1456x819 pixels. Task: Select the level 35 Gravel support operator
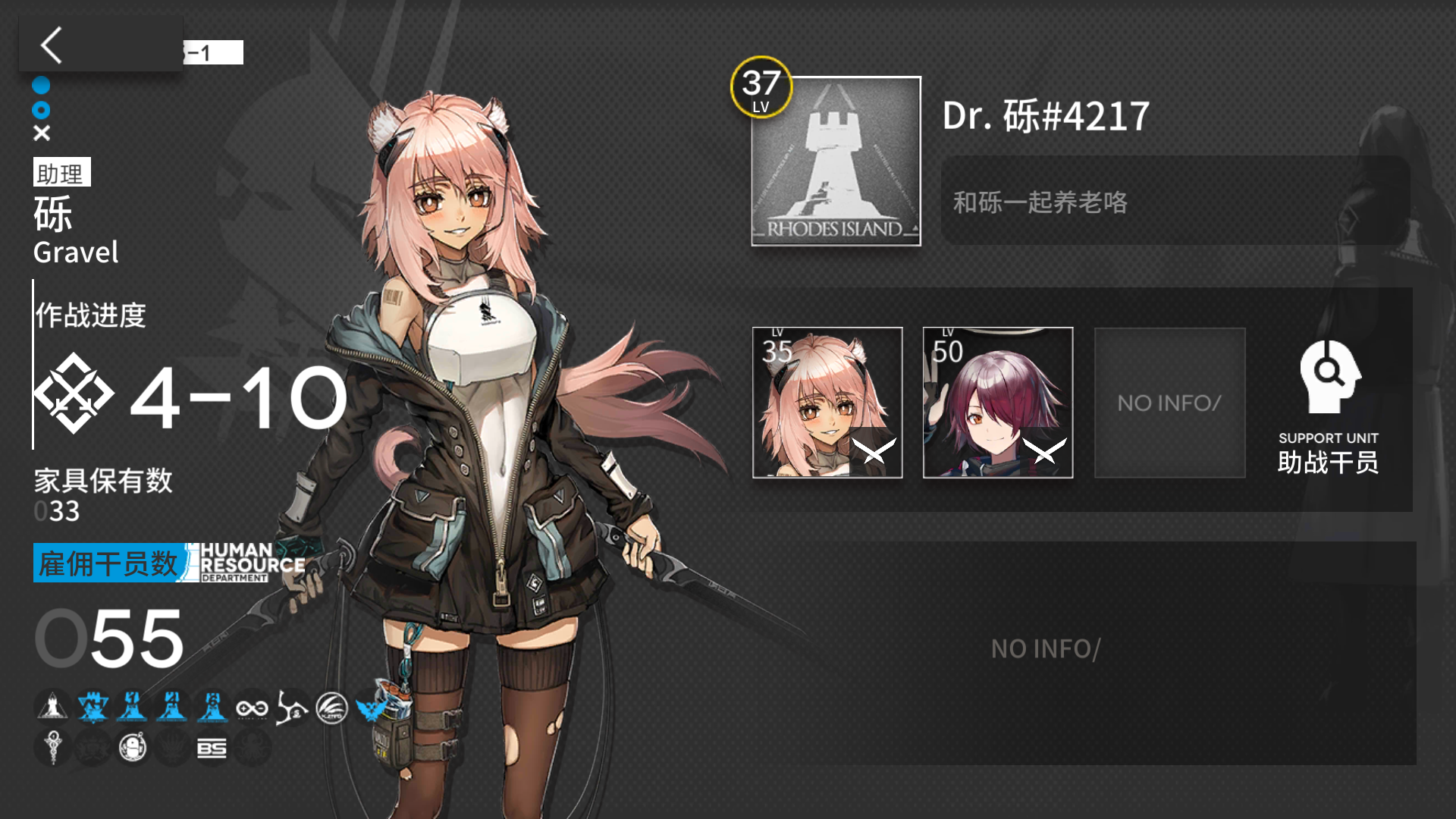point(827,403)
